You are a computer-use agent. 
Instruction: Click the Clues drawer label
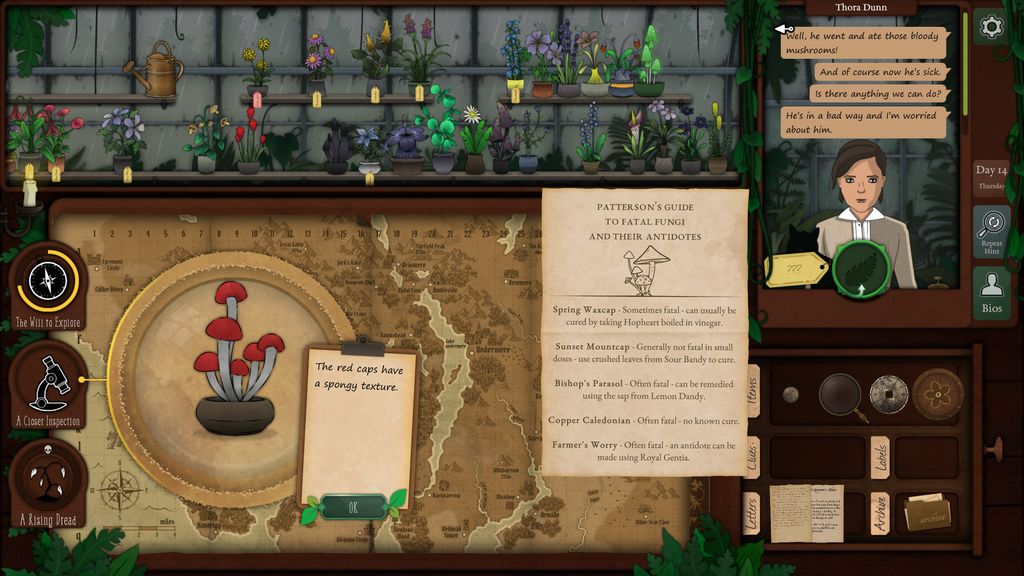click(x=752, y=456)
